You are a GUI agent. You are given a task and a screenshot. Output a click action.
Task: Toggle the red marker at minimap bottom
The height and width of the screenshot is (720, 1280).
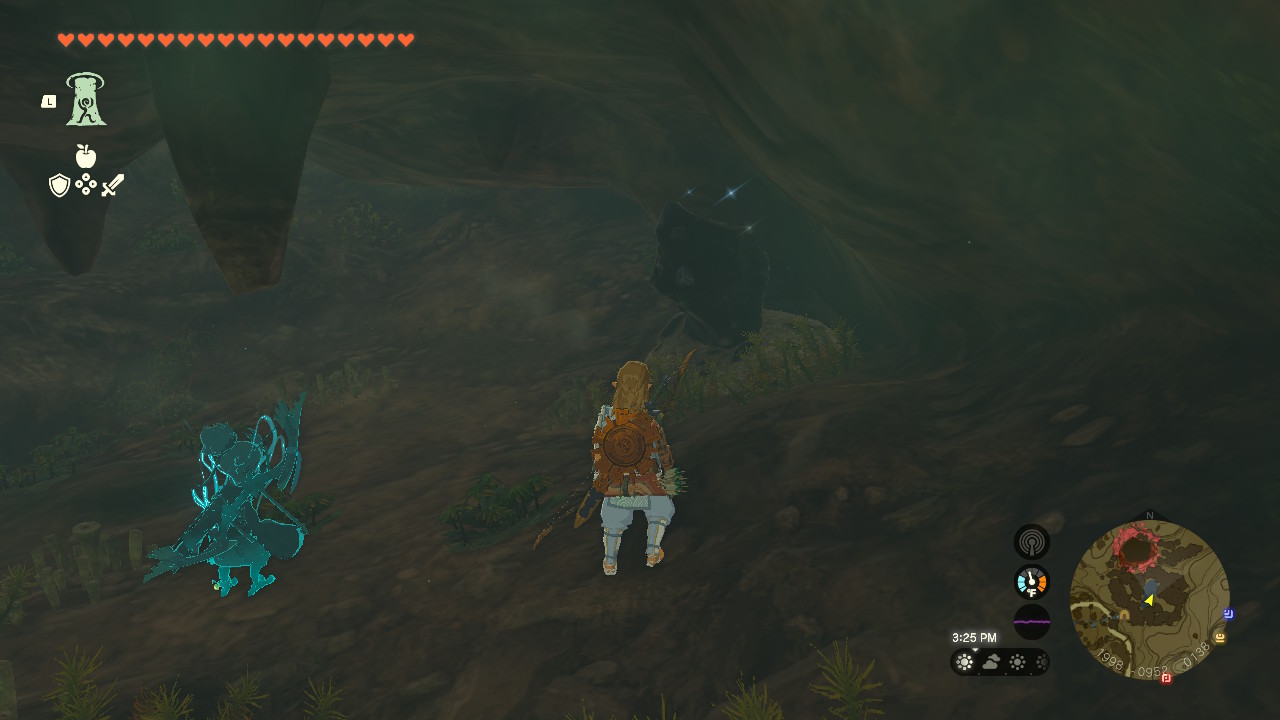pyautogui.click(x=1165, y=680)
